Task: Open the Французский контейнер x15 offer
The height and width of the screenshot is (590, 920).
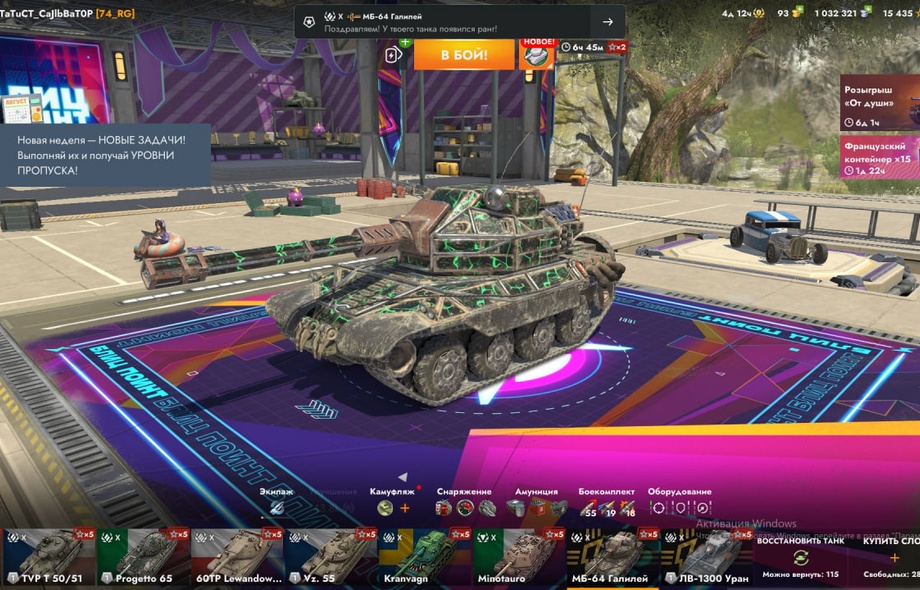Action: click(880, 157)
